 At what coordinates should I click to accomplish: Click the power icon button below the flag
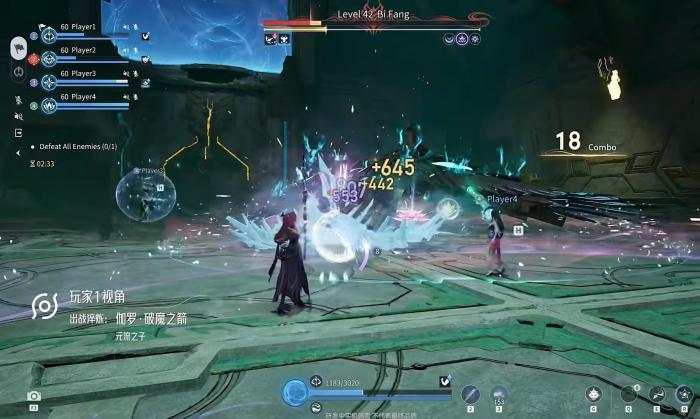pos(18,72)
